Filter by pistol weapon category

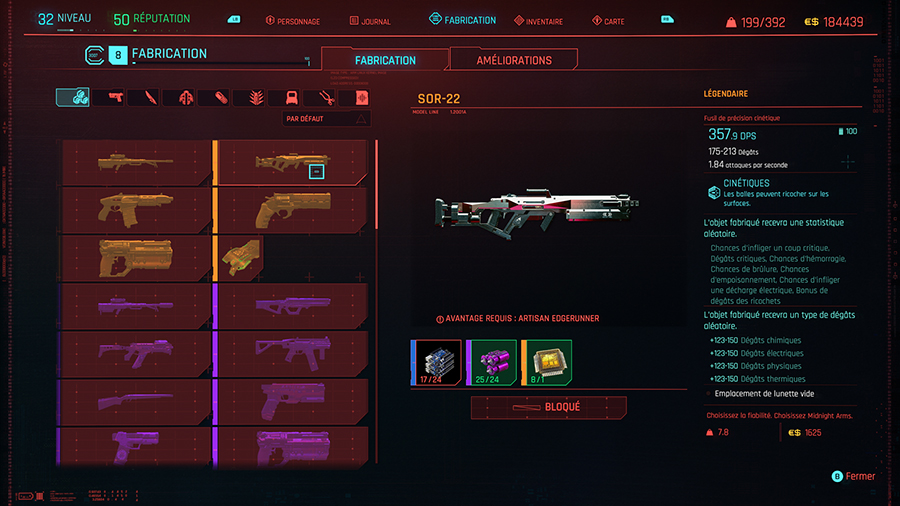point(113,97)
